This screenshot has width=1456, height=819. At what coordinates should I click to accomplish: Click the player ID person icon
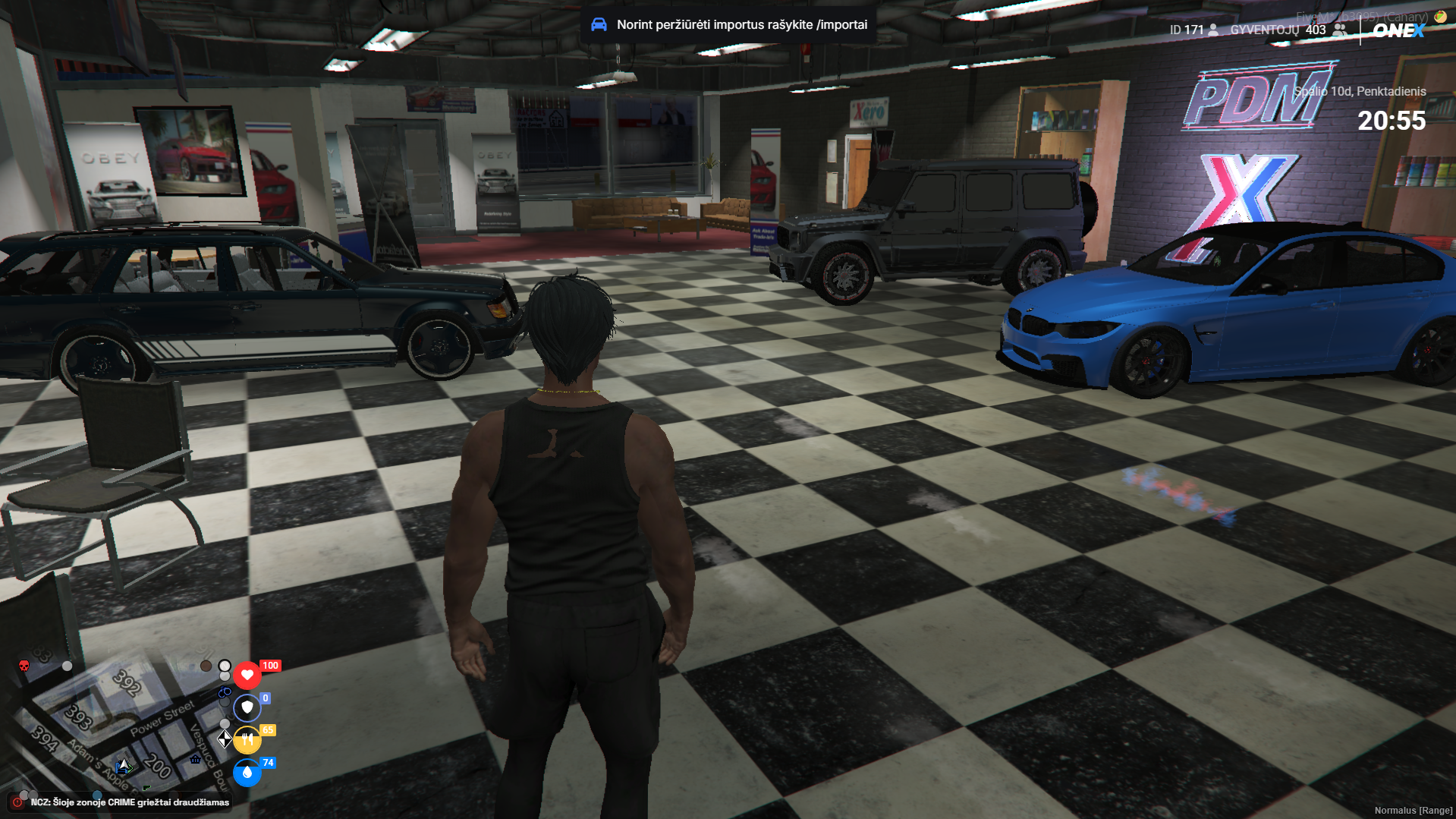pyautogui.click(x=1214, y=30)
